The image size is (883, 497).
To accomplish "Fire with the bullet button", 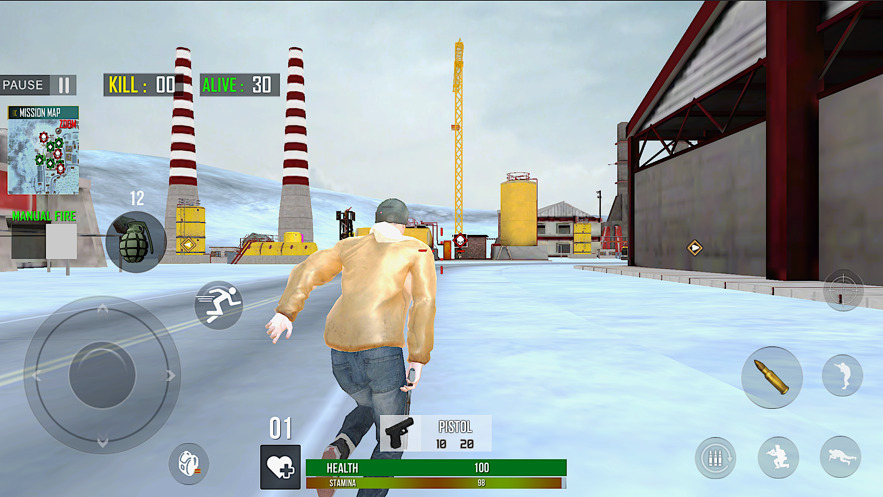I will 771,377.
